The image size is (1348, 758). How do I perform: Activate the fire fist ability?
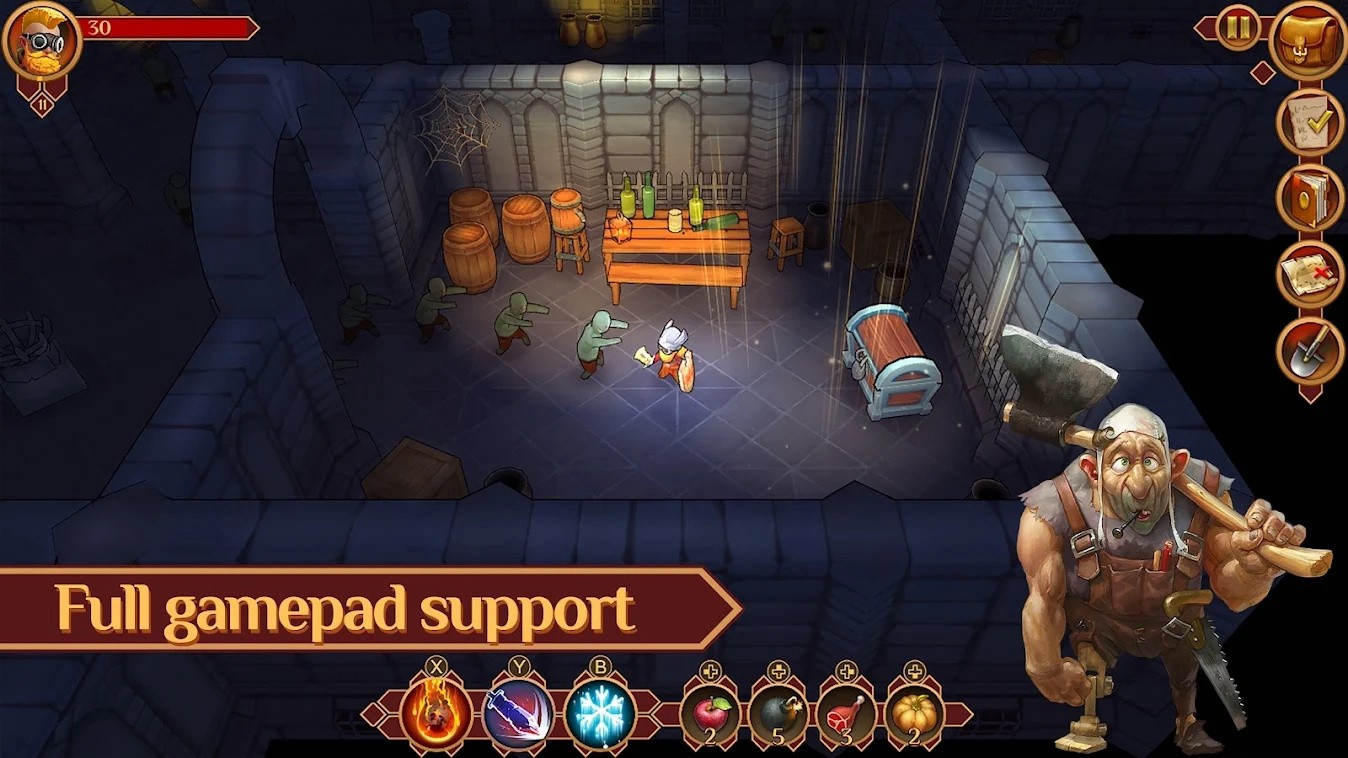pos(437,713)
